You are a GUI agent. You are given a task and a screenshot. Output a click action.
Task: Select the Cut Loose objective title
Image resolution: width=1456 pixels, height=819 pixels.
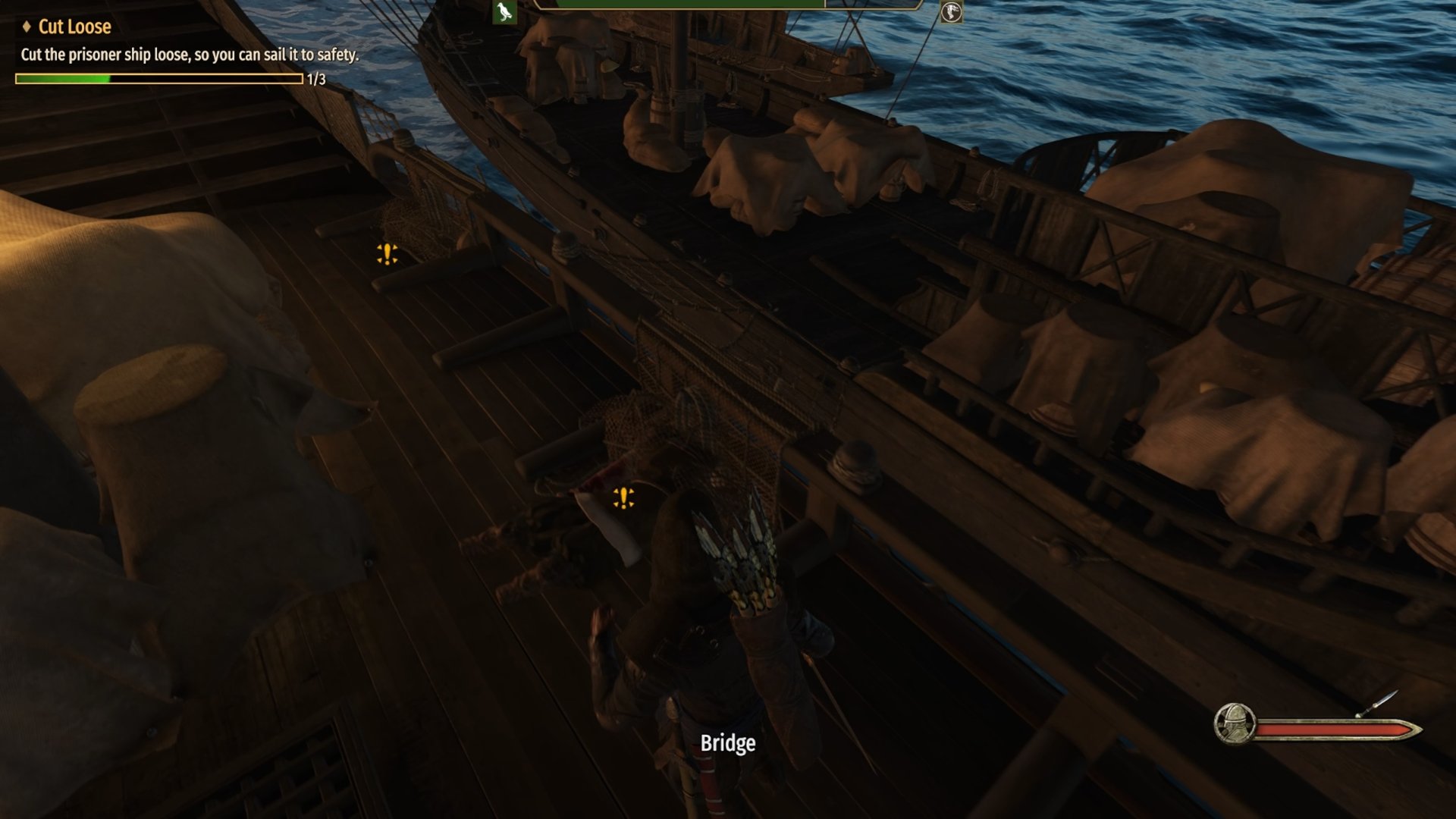coord(74,27)
